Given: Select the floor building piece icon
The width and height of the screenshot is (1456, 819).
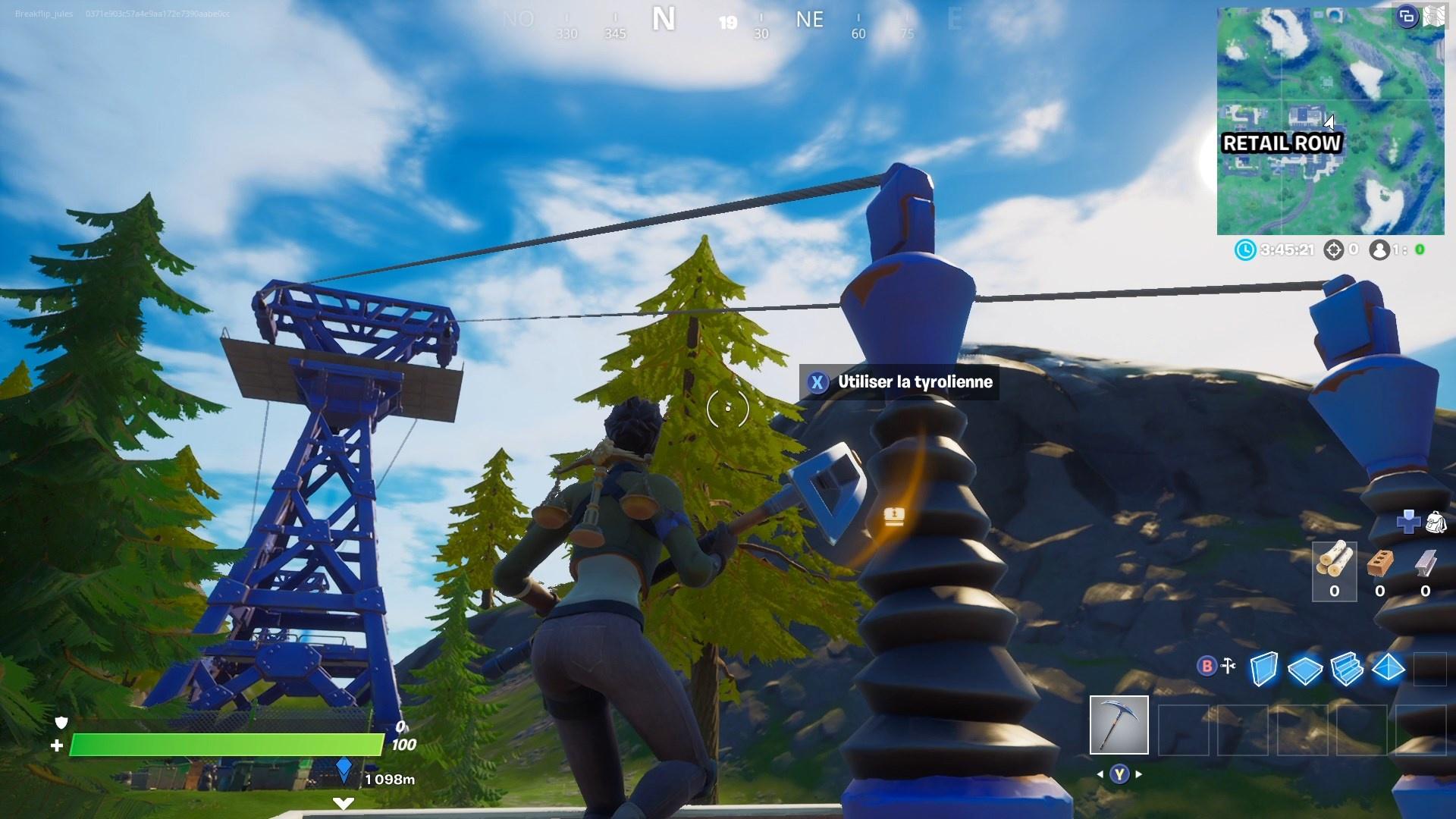Looking at the screenshot, I should [1304, 668].
